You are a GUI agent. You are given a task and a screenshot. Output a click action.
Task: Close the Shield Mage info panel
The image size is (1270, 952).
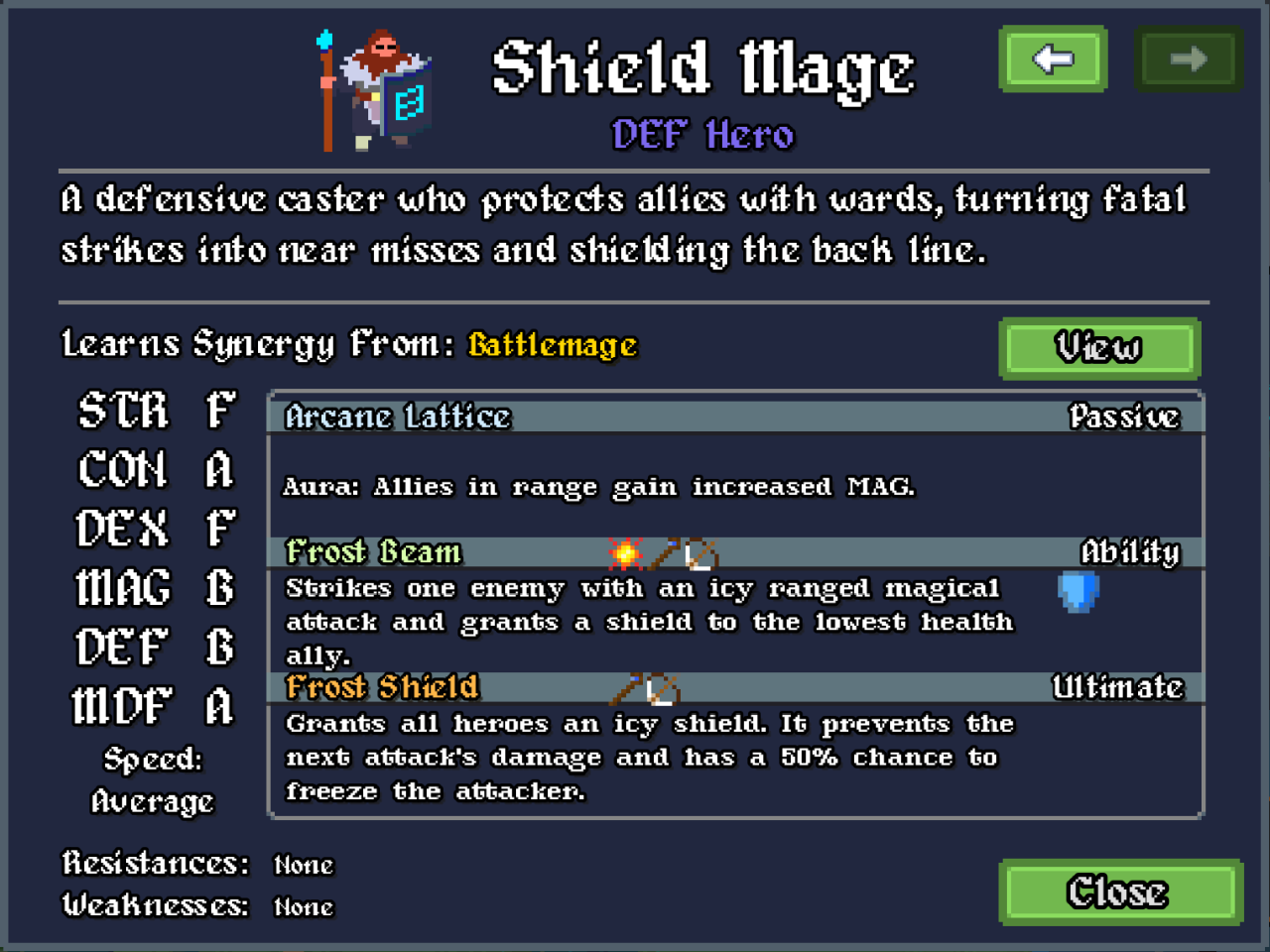tap(1119, 892)
